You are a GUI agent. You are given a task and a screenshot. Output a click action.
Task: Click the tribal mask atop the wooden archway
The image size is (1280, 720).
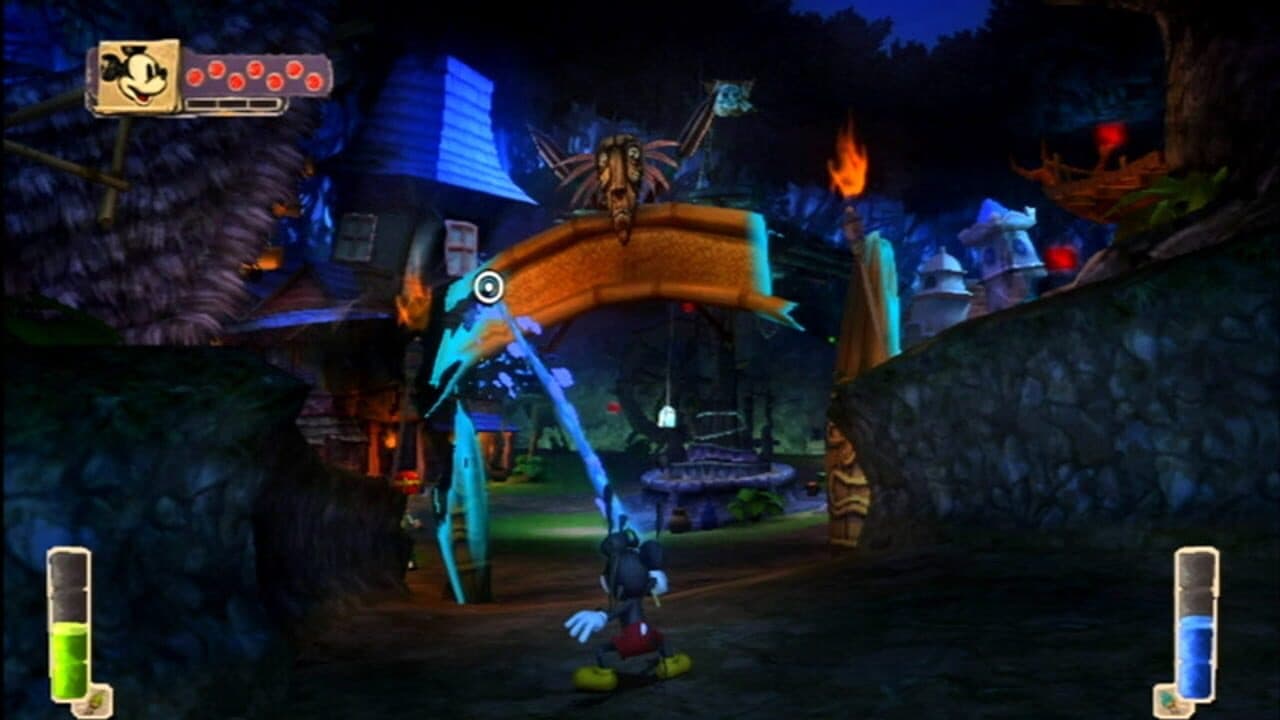(621, 176)
